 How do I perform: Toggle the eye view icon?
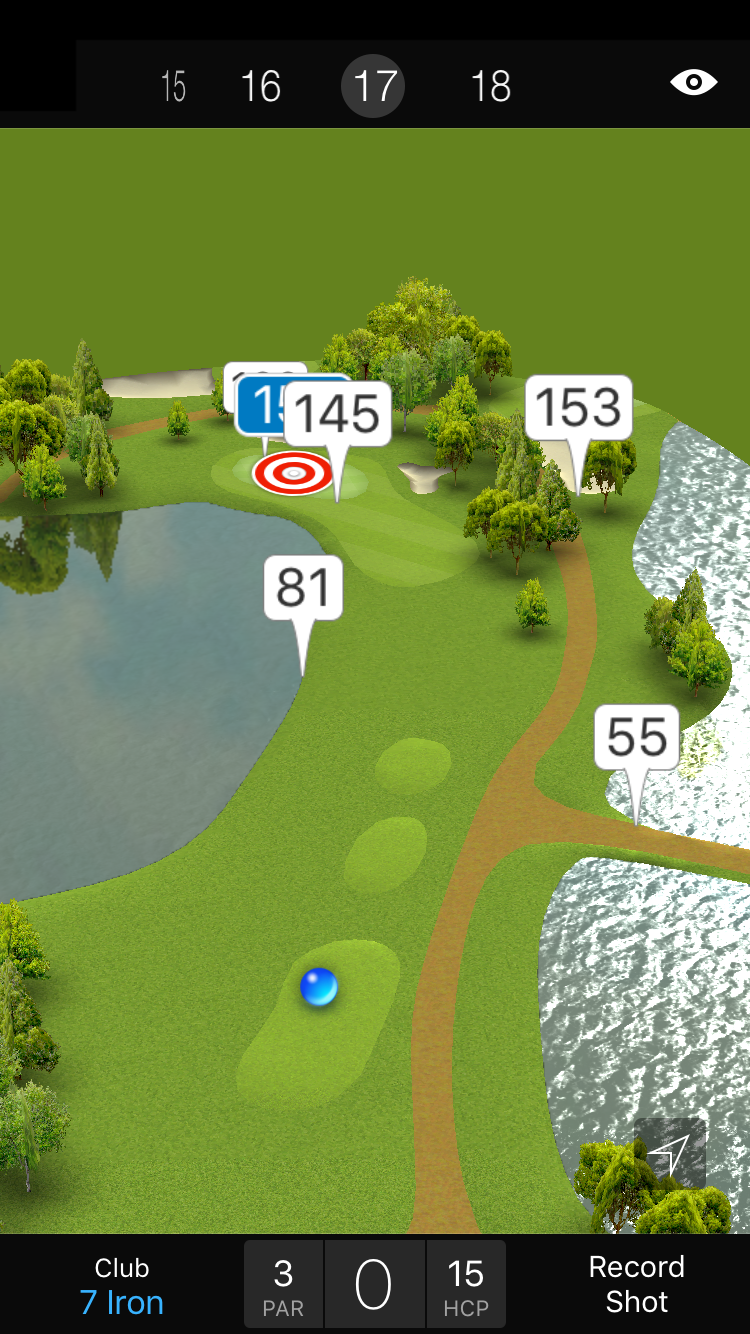point(693,82)
